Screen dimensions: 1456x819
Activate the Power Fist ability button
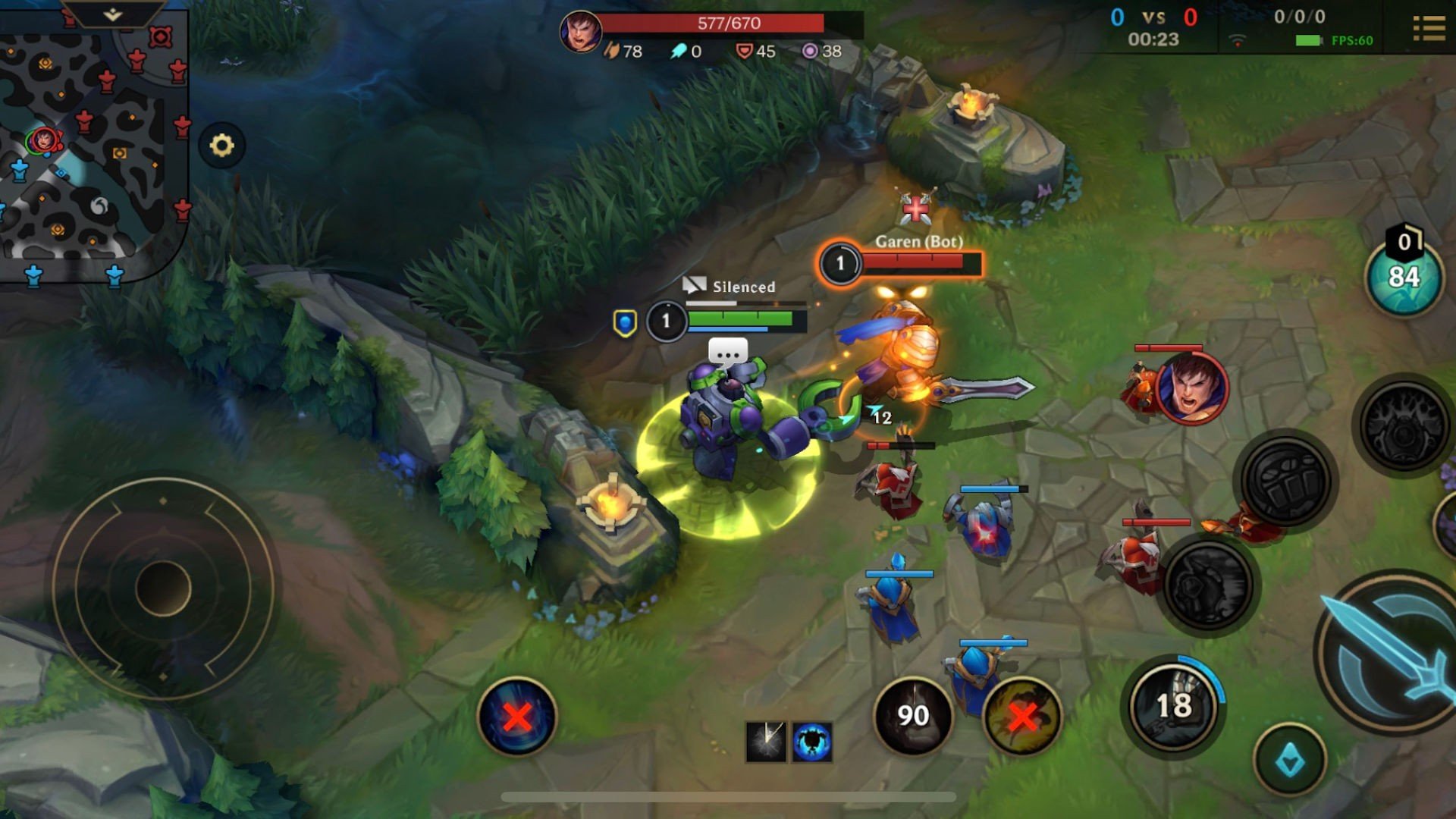[x=1285, y=481]
